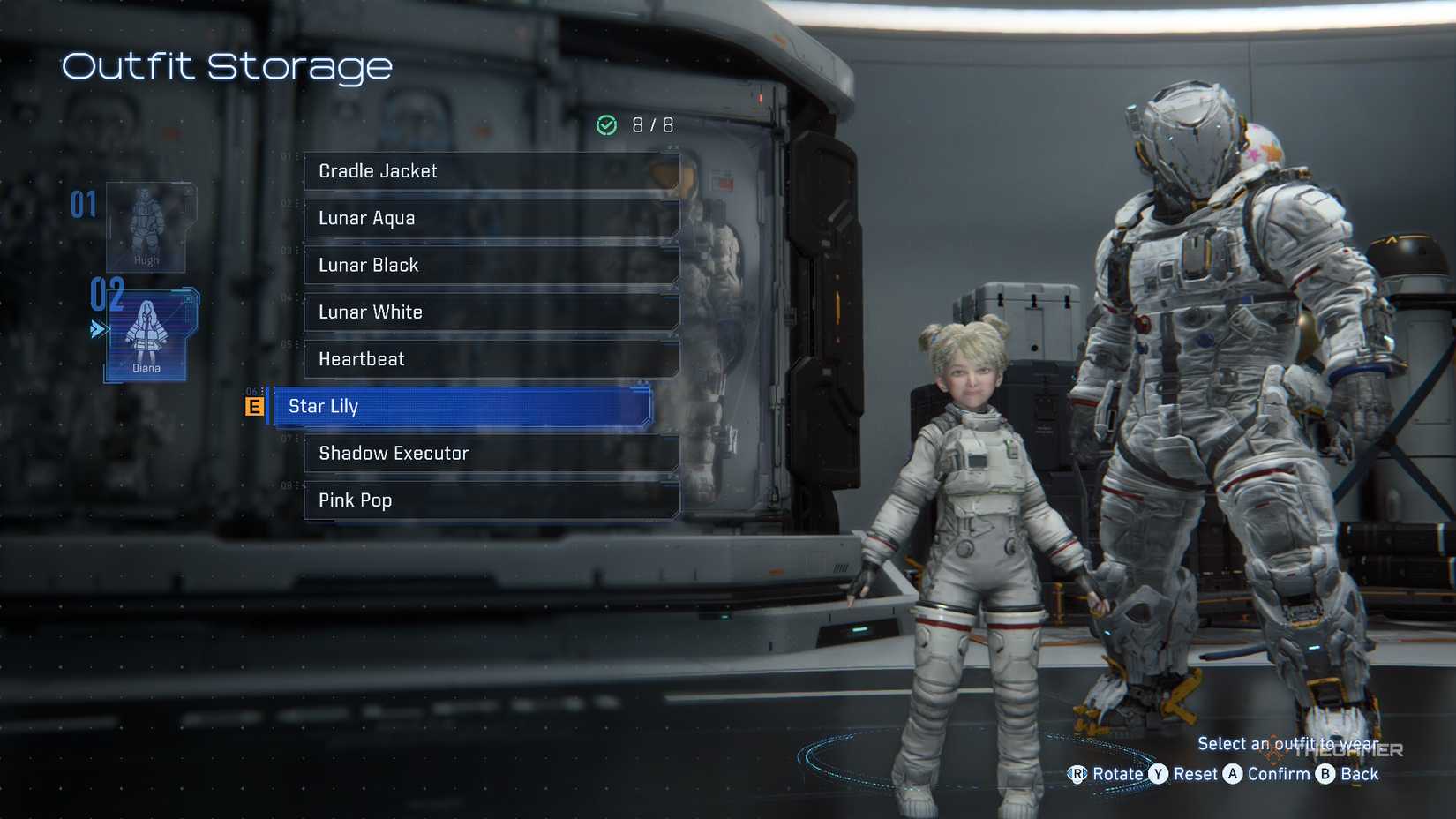Viewport: 1456px width, 819px height.
Task: Select Pink Pop from the outfit list
Action: point(491,500)
